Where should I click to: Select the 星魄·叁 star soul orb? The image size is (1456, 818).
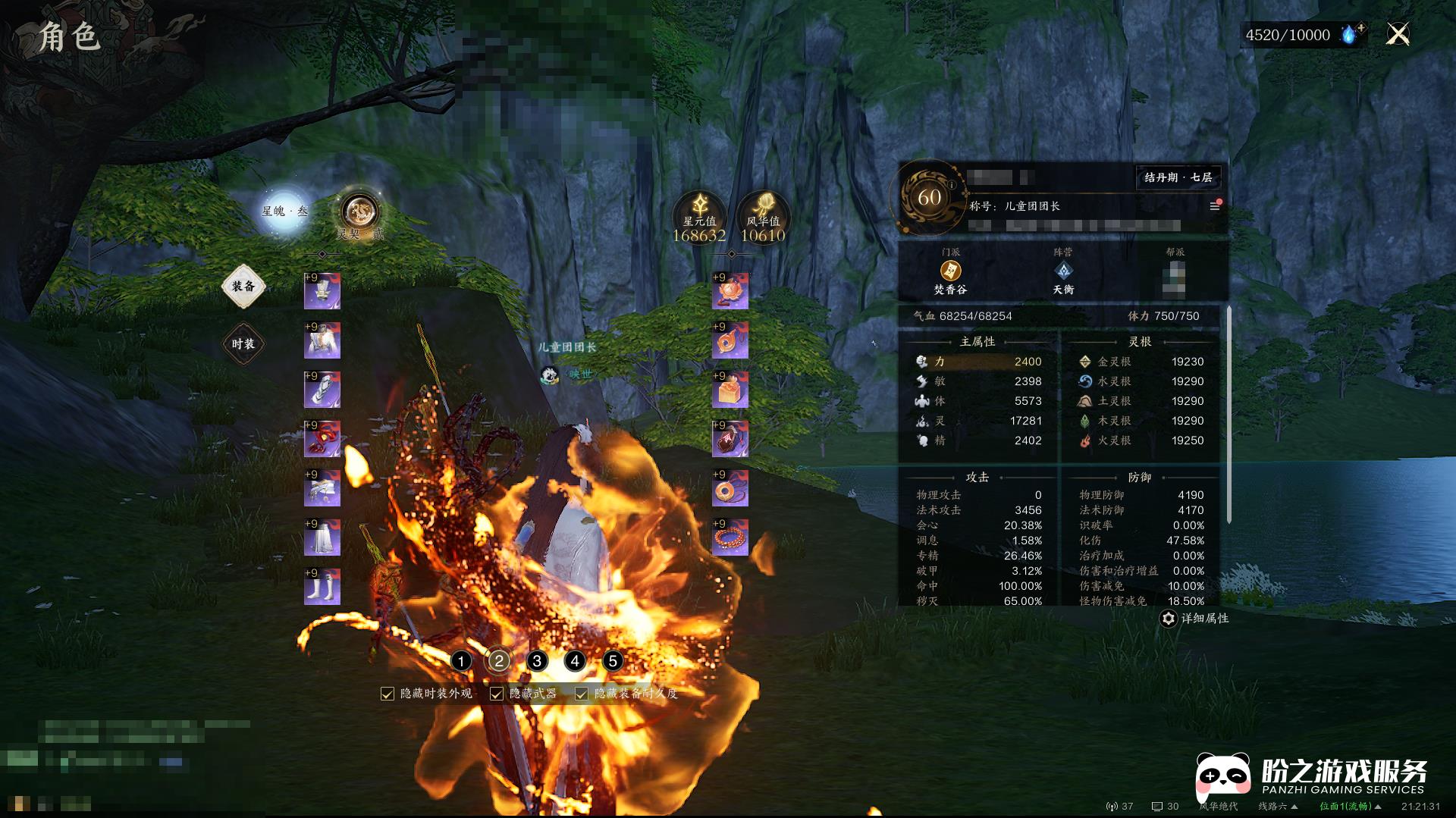coord(284,211)
